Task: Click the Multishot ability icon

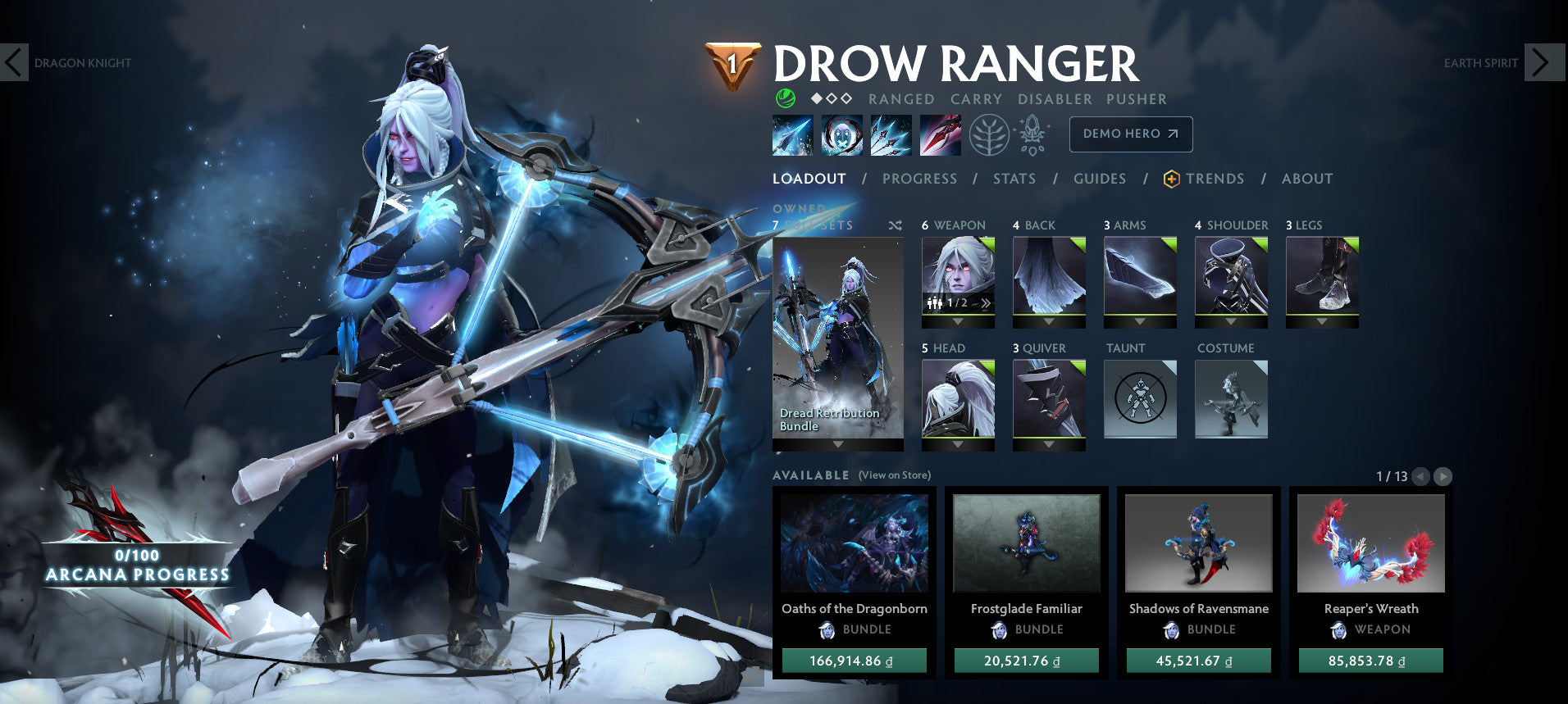Action: (x=891, y=135)
